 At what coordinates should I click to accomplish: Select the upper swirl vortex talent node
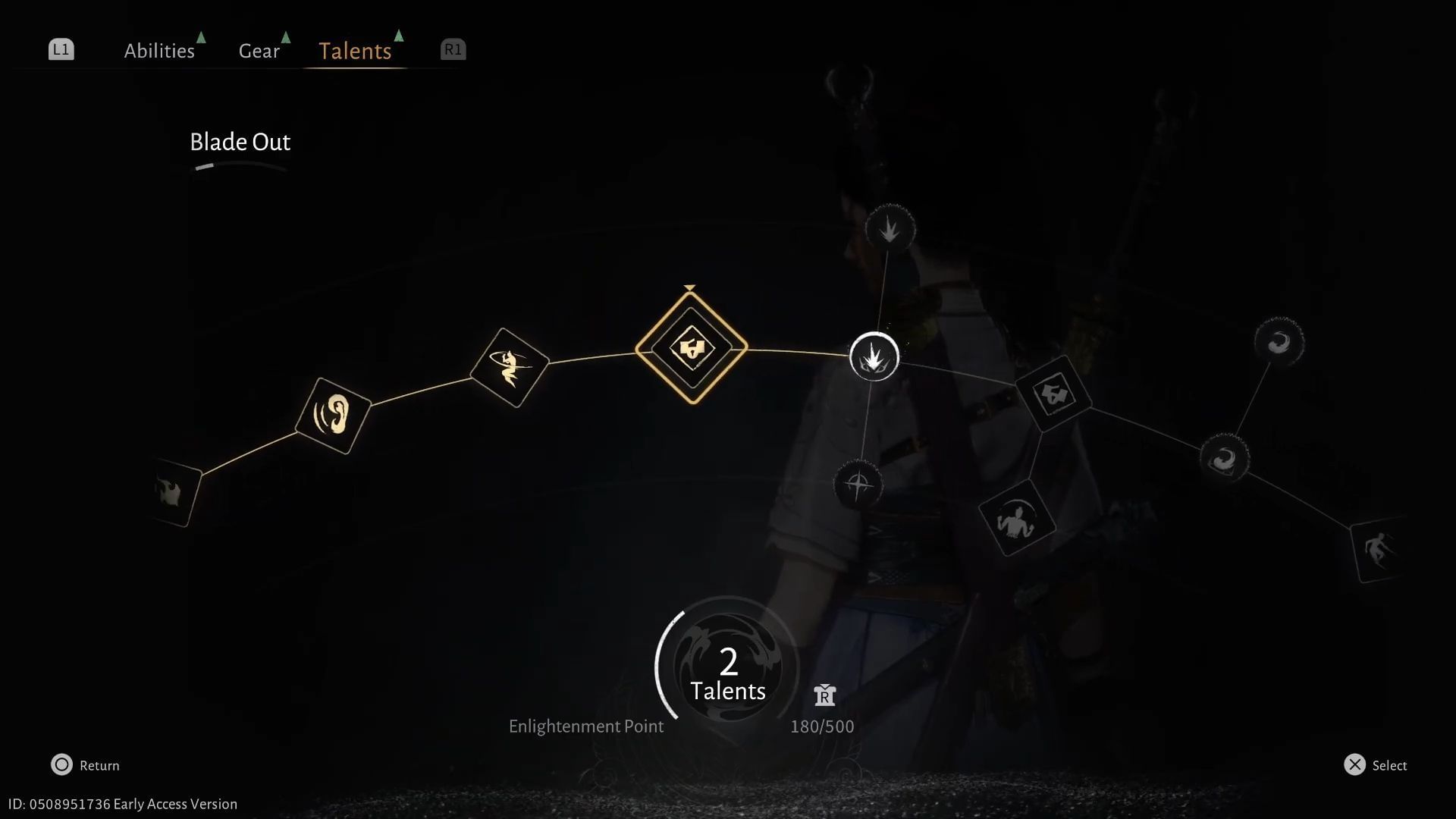click(1279, 341)
